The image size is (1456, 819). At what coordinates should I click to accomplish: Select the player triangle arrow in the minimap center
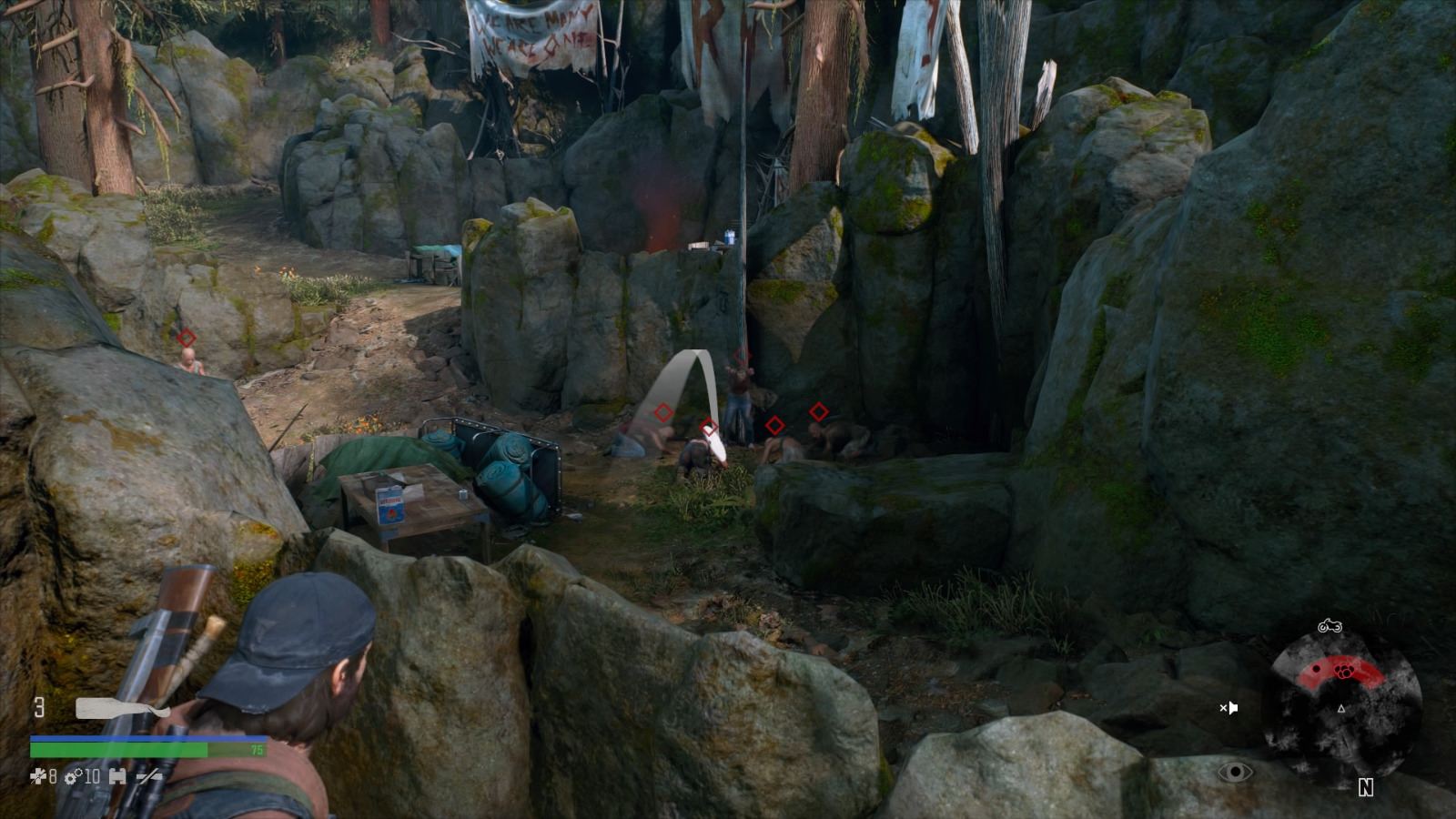pos(1340,710)
